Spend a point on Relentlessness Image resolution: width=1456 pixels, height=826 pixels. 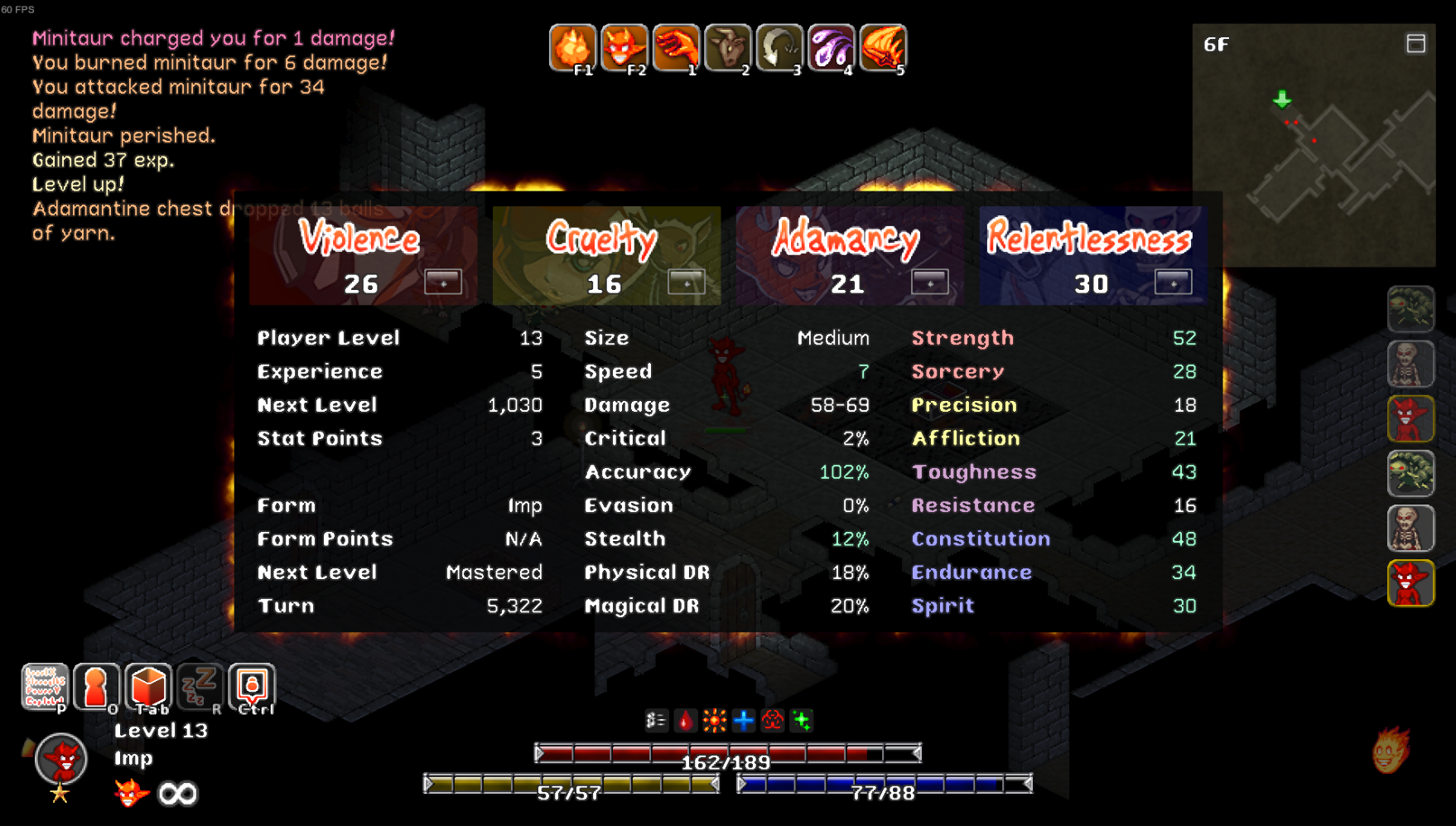(1173, 283)
